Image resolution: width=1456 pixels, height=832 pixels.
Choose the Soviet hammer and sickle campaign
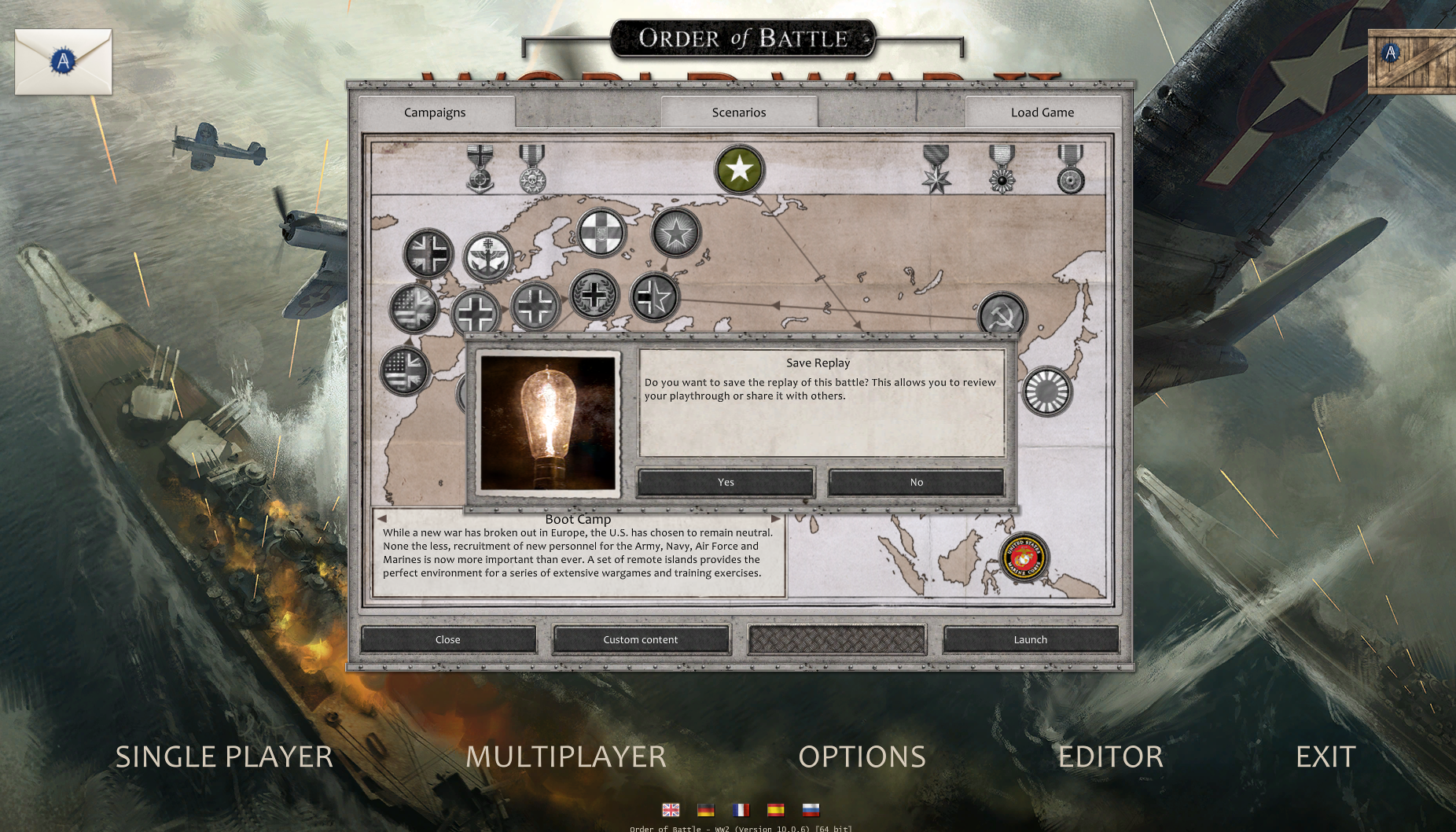point(1002,315)
